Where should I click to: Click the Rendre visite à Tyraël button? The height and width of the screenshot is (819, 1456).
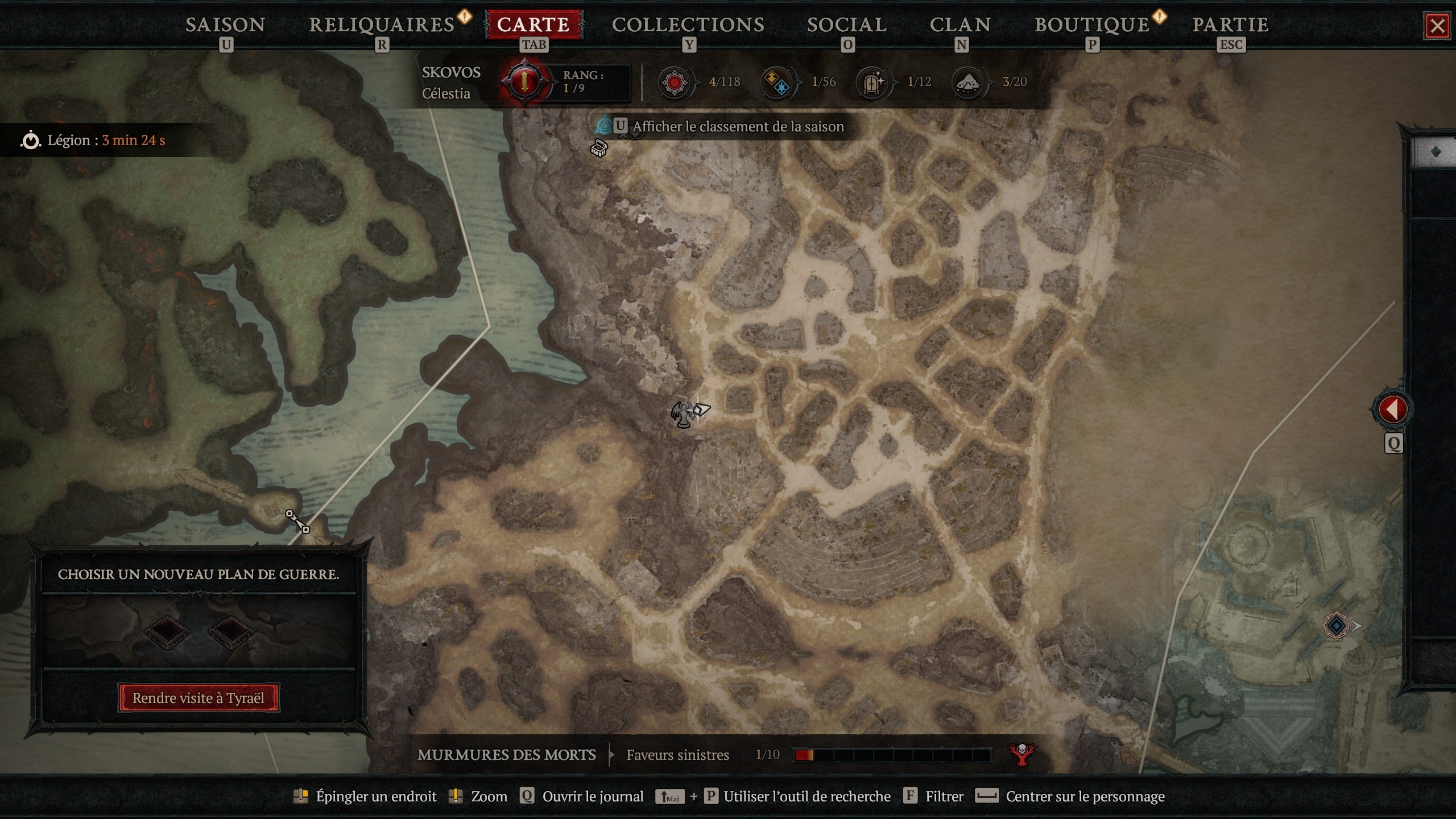pos(198,698)
